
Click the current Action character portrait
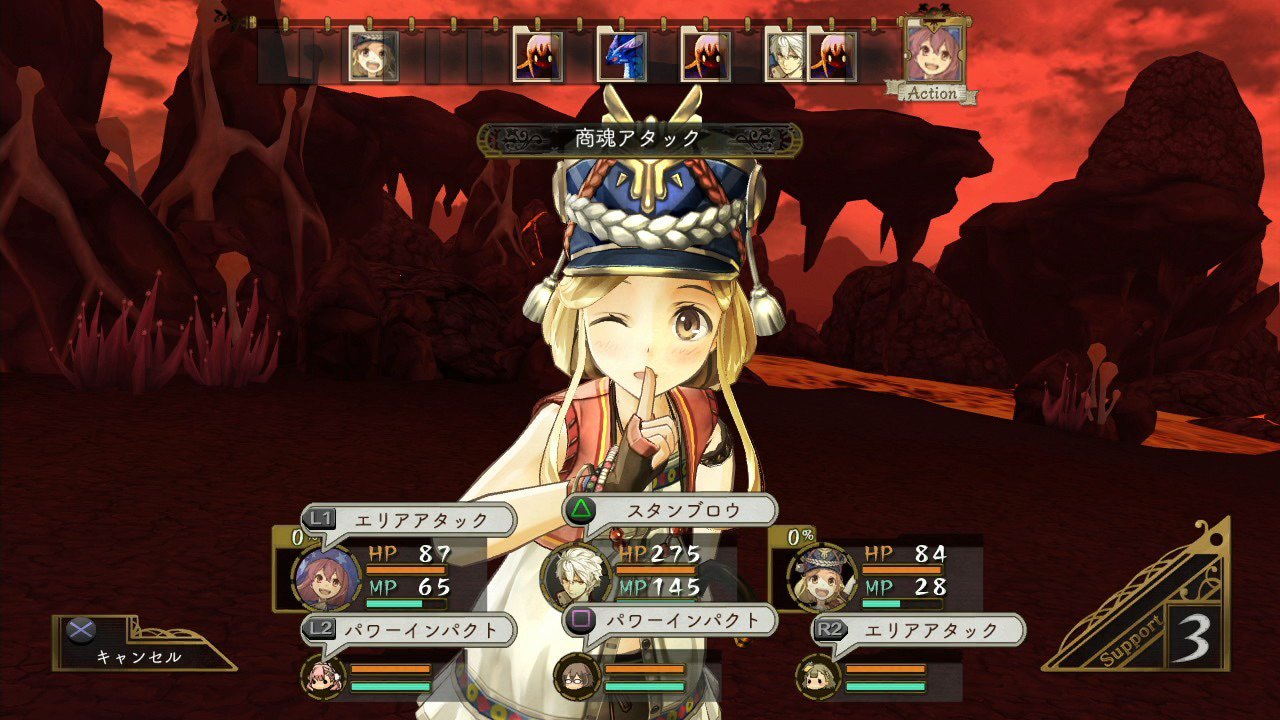click(x=933, y=53)
